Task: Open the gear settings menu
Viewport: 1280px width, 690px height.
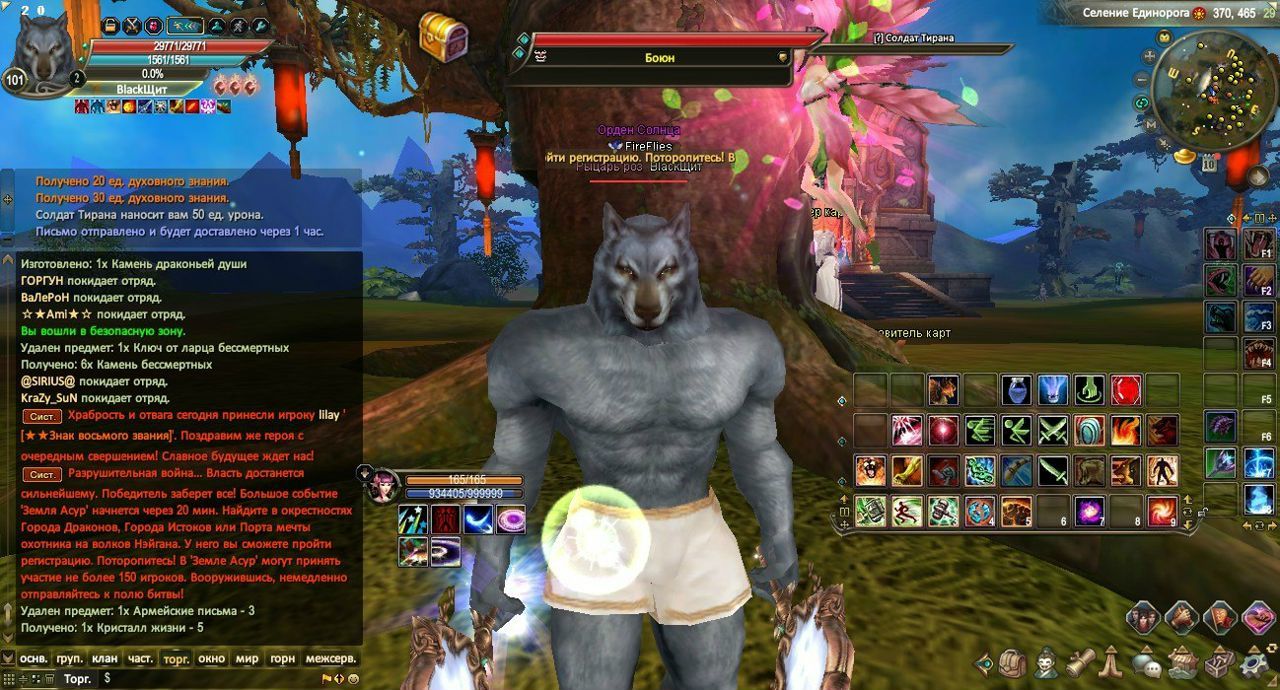Action: [1255, 662]
